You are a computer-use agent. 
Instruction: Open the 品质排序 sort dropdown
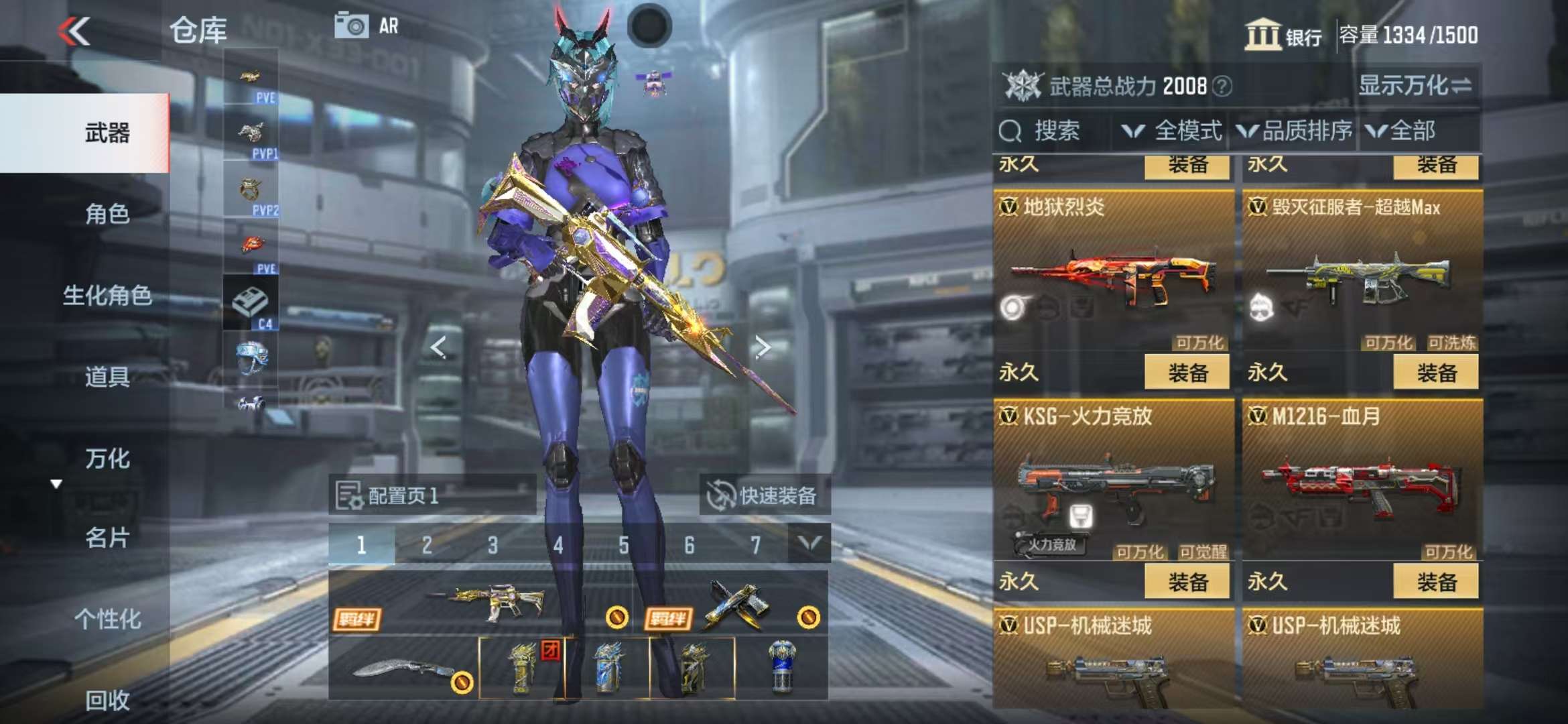(x=1295, y=131)
